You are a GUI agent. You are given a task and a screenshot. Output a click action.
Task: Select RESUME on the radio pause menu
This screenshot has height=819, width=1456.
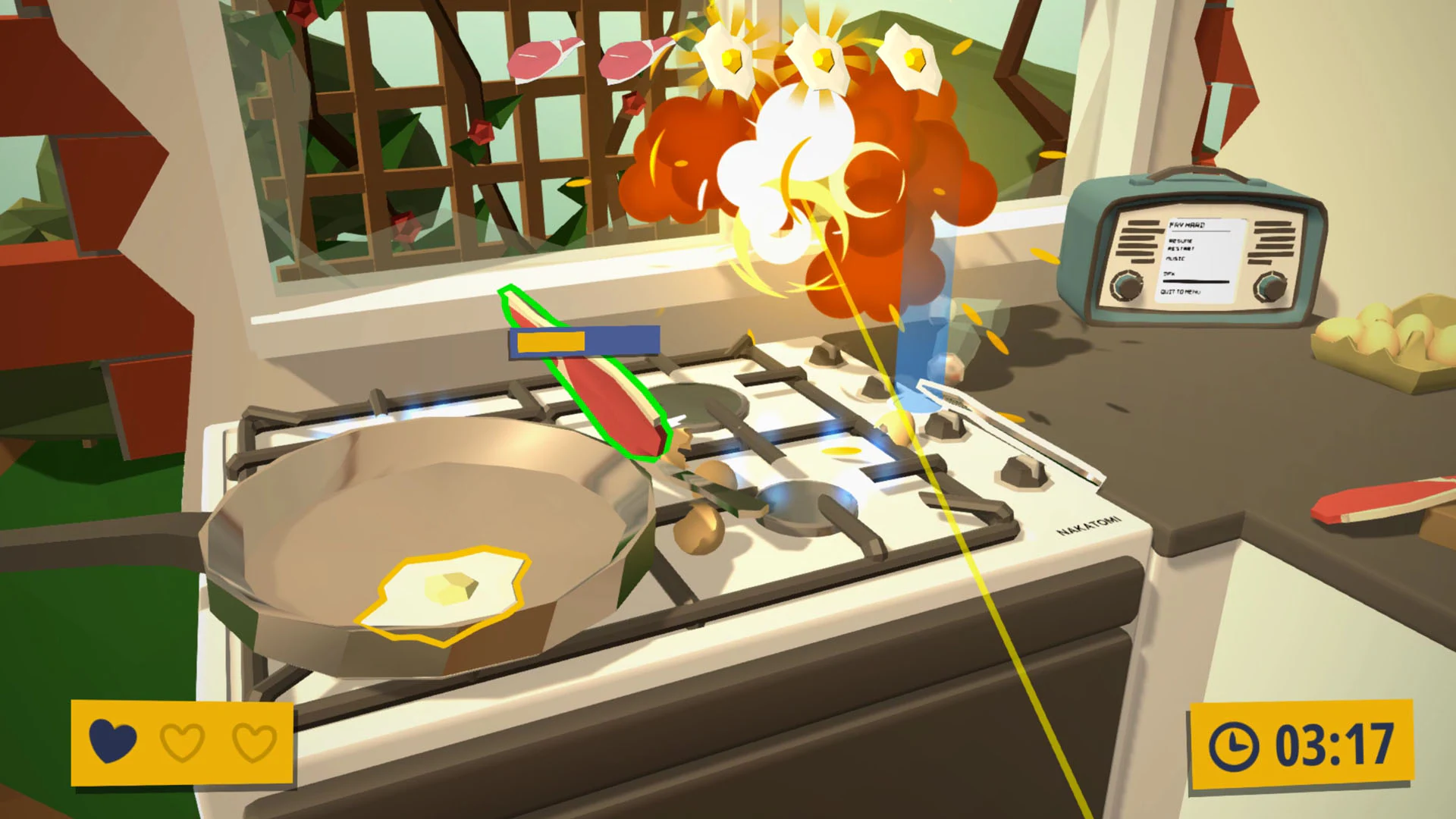[x=1181, y=240]
